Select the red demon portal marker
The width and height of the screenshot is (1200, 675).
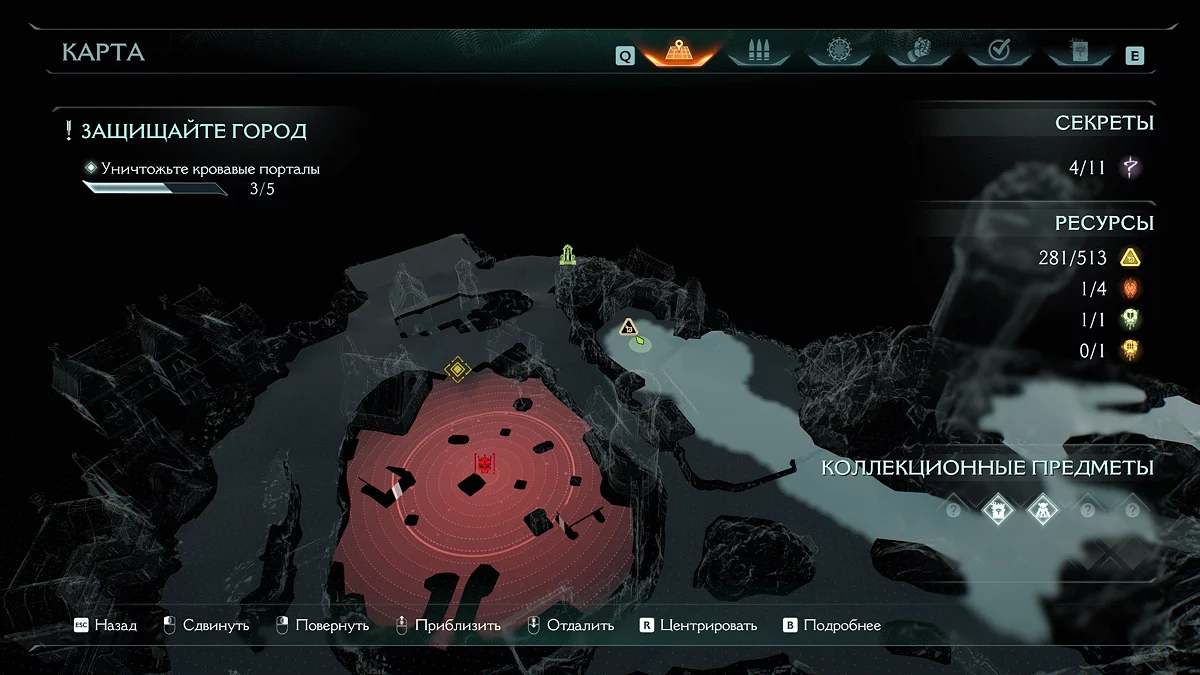(485, 465)
